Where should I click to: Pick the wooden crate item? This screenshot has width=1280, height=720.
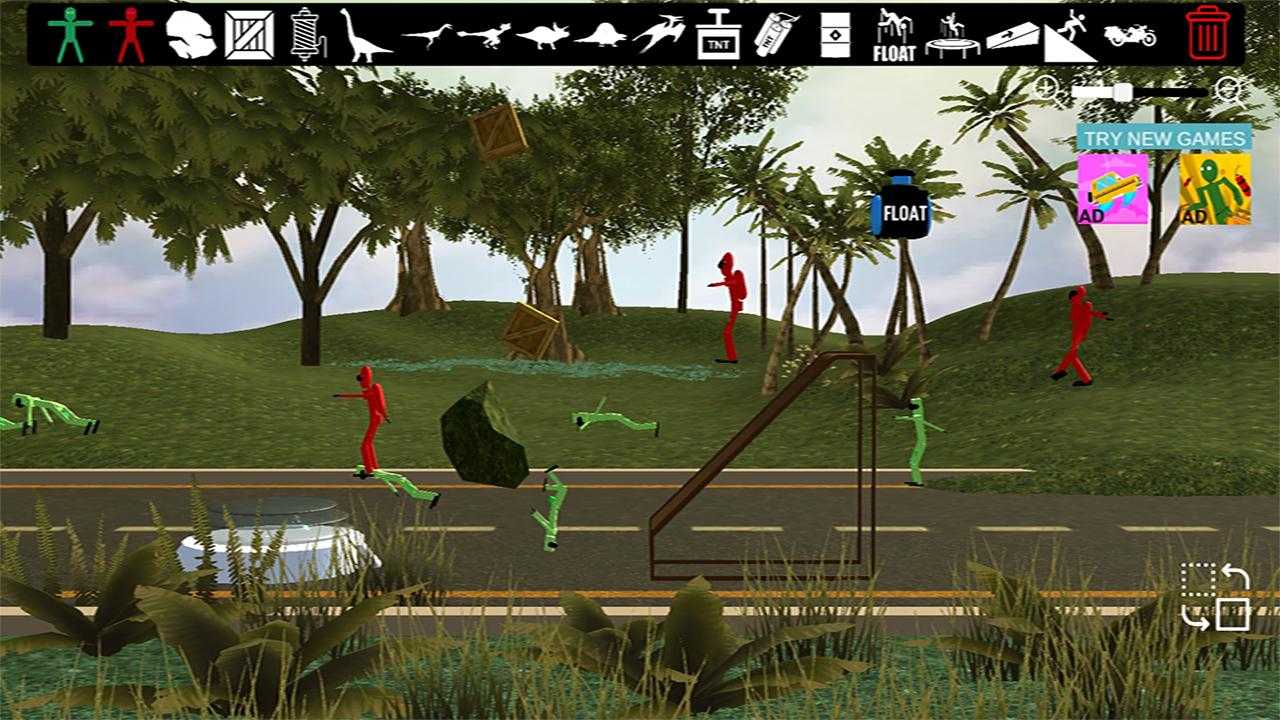tap(249, 35)
